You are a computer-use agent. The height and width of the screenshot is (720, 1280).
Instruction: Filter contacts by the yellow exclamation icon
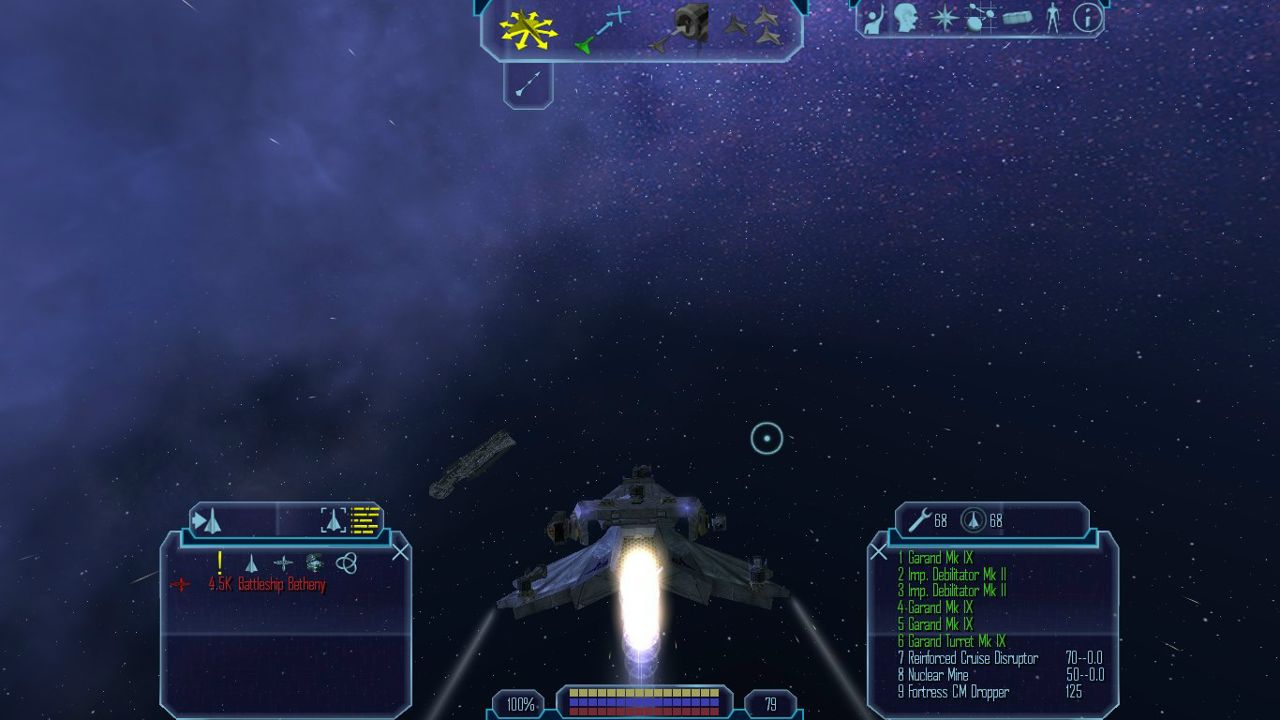pos(220,563)
